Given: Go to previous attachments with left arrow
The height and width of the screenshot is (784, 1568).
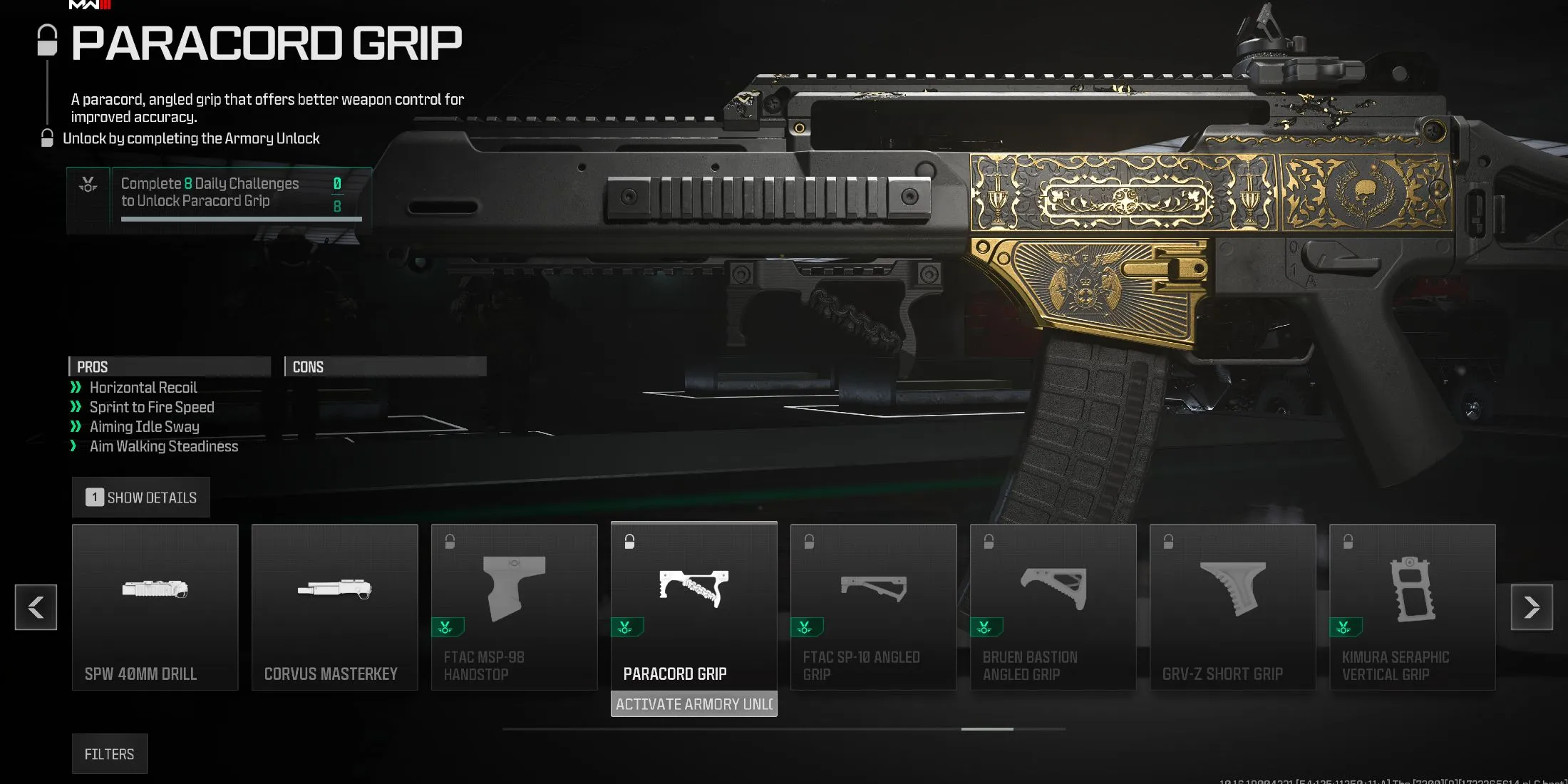Looking at the screenshot, I should (36, 607).
